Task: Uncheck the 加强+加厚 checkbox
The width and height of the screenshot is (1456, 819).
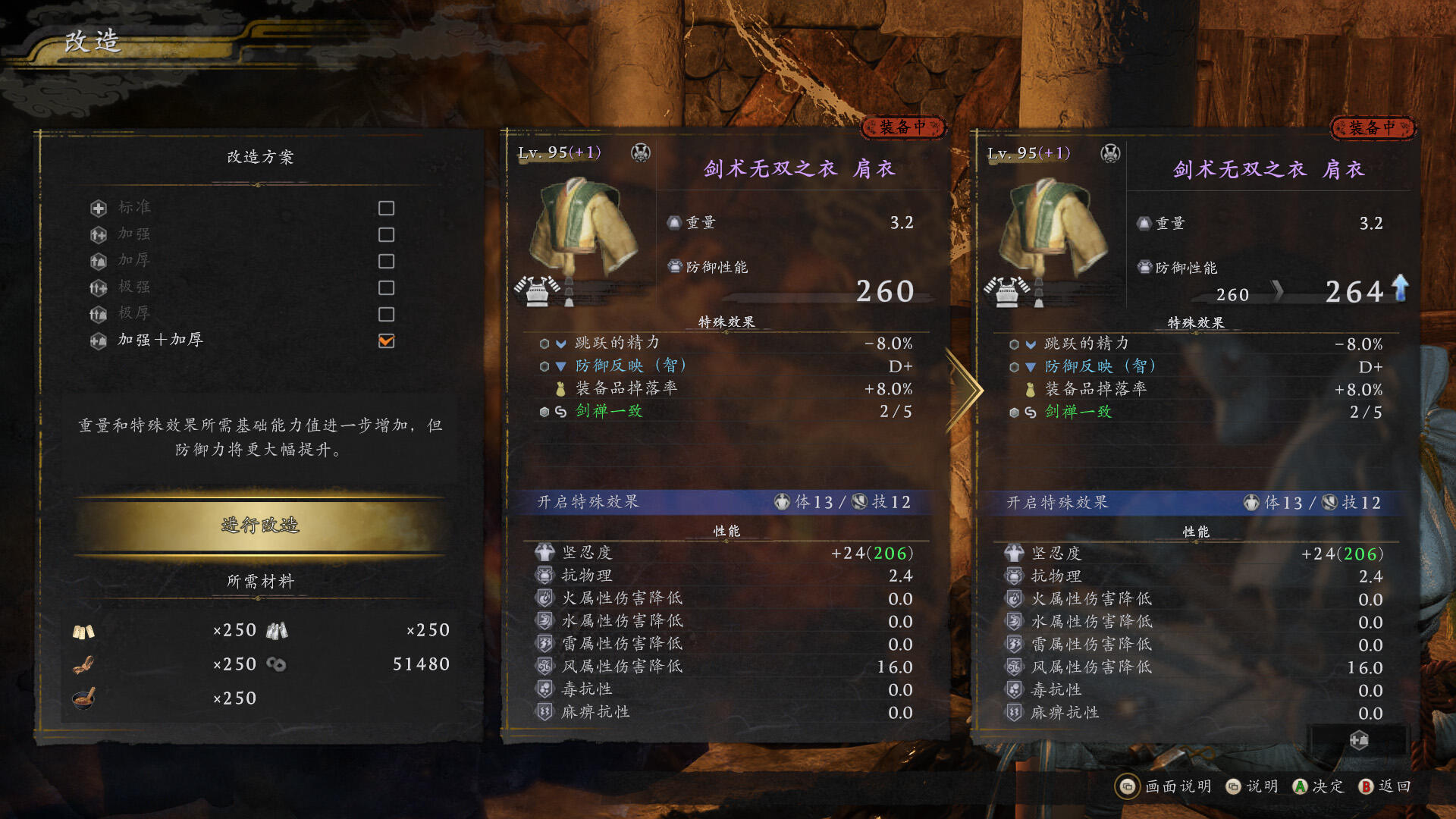Action: click(x=386, y=340)
